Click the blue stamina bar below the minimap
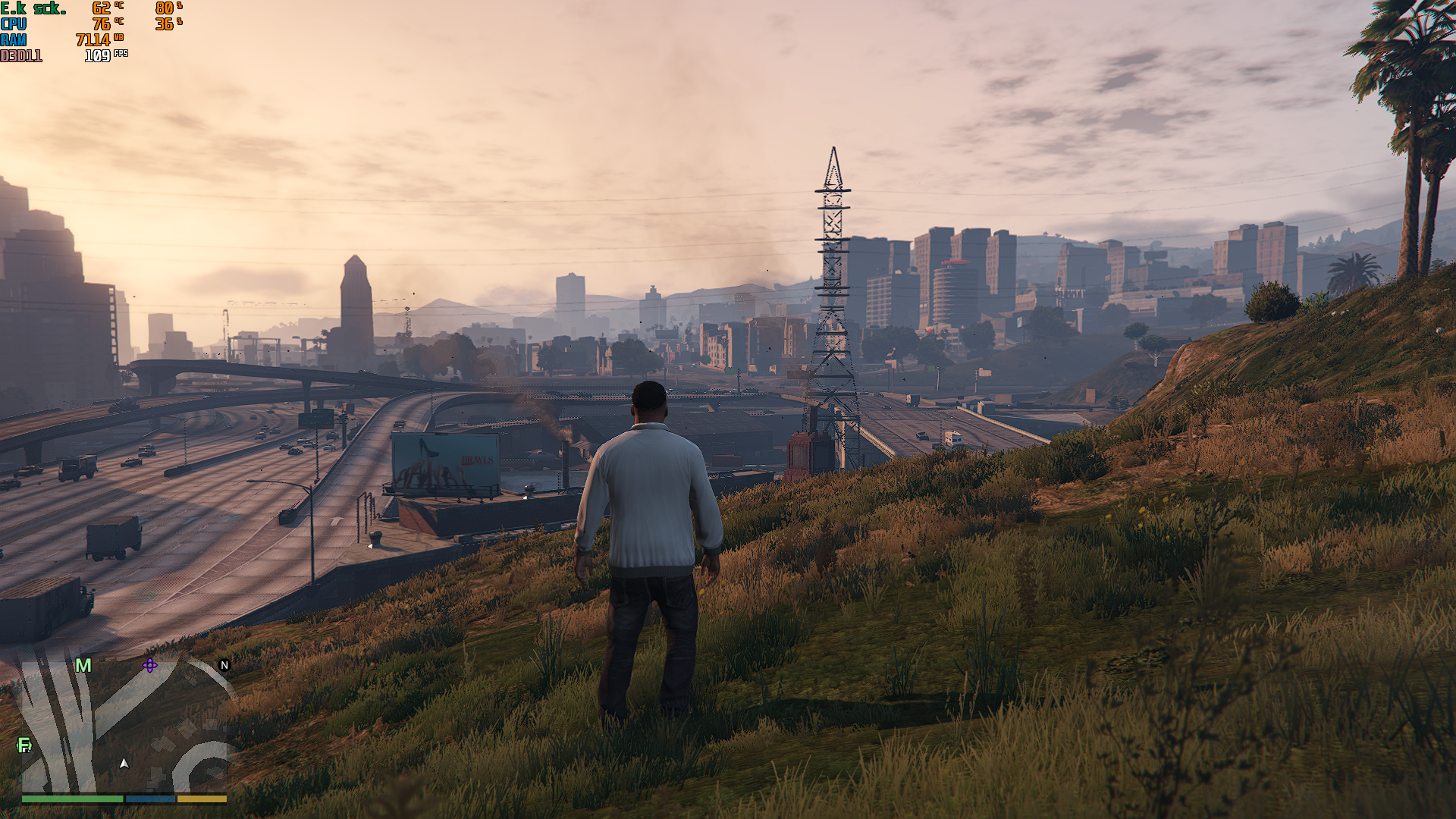 point(150,798)
